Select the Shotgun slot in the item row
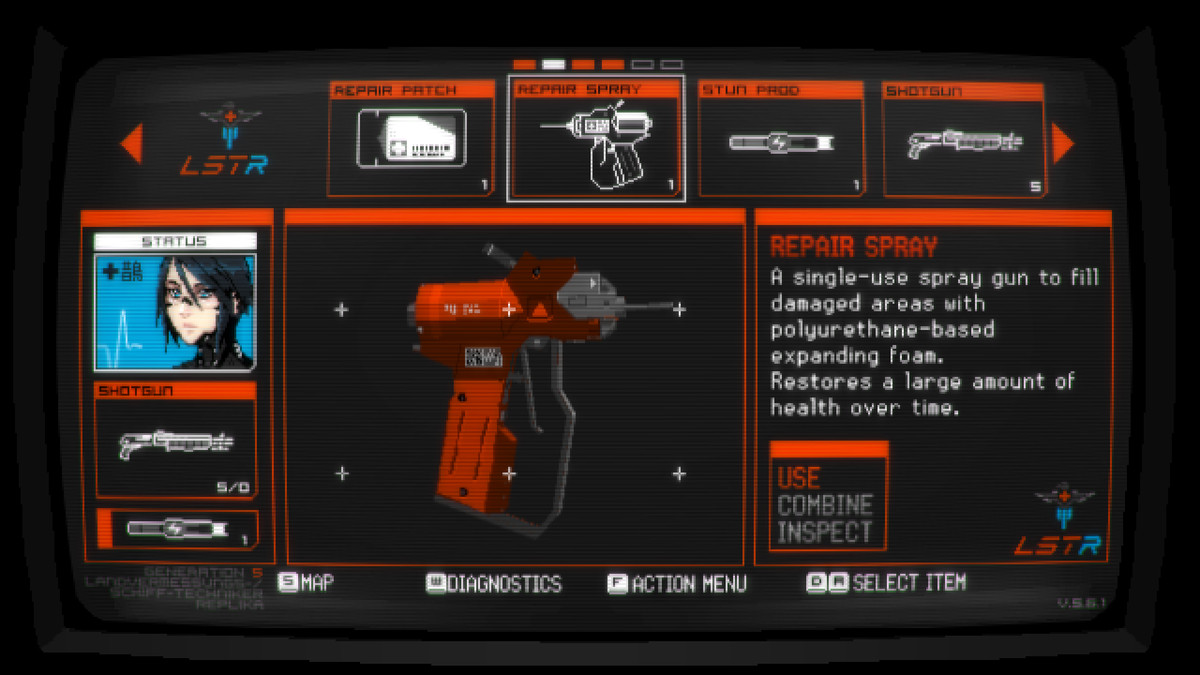Image resolution: width=1200 pixels, height=675 pixels. pos(963,139)
